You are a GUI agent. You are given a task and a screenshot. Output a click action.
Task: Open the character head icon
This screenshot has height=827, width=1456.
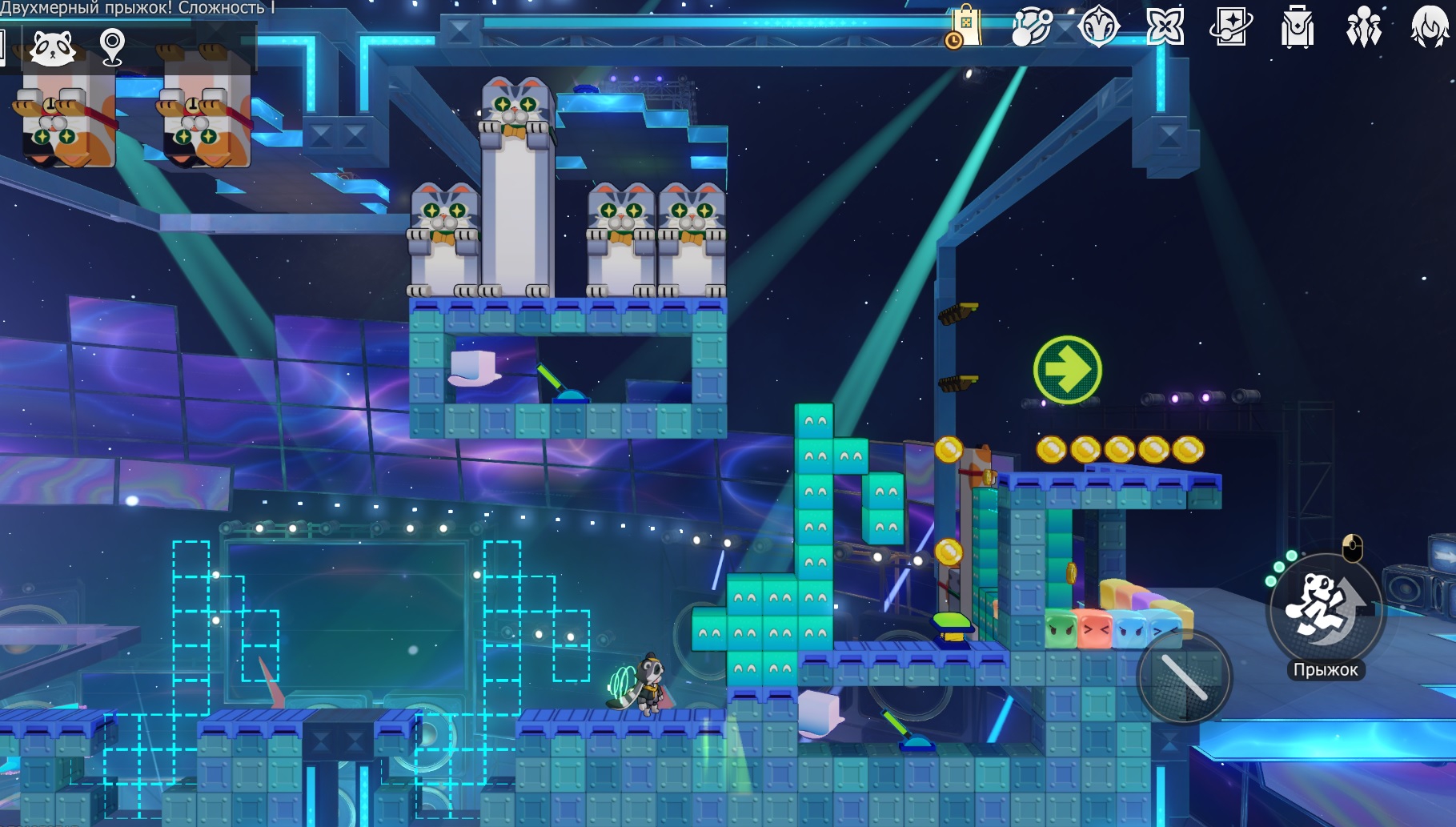pos(1430,28)
